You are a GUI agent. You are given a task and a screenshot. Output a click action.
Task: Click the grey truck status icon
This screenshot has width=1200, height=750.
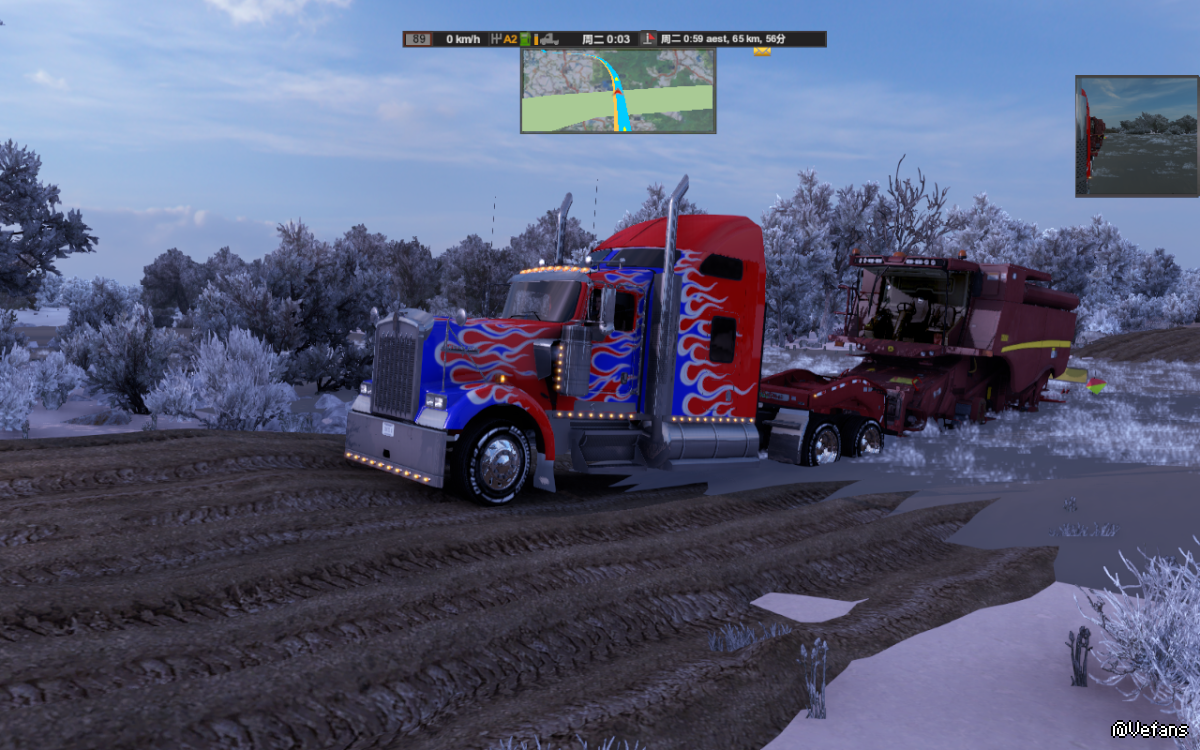pos(549,39)
